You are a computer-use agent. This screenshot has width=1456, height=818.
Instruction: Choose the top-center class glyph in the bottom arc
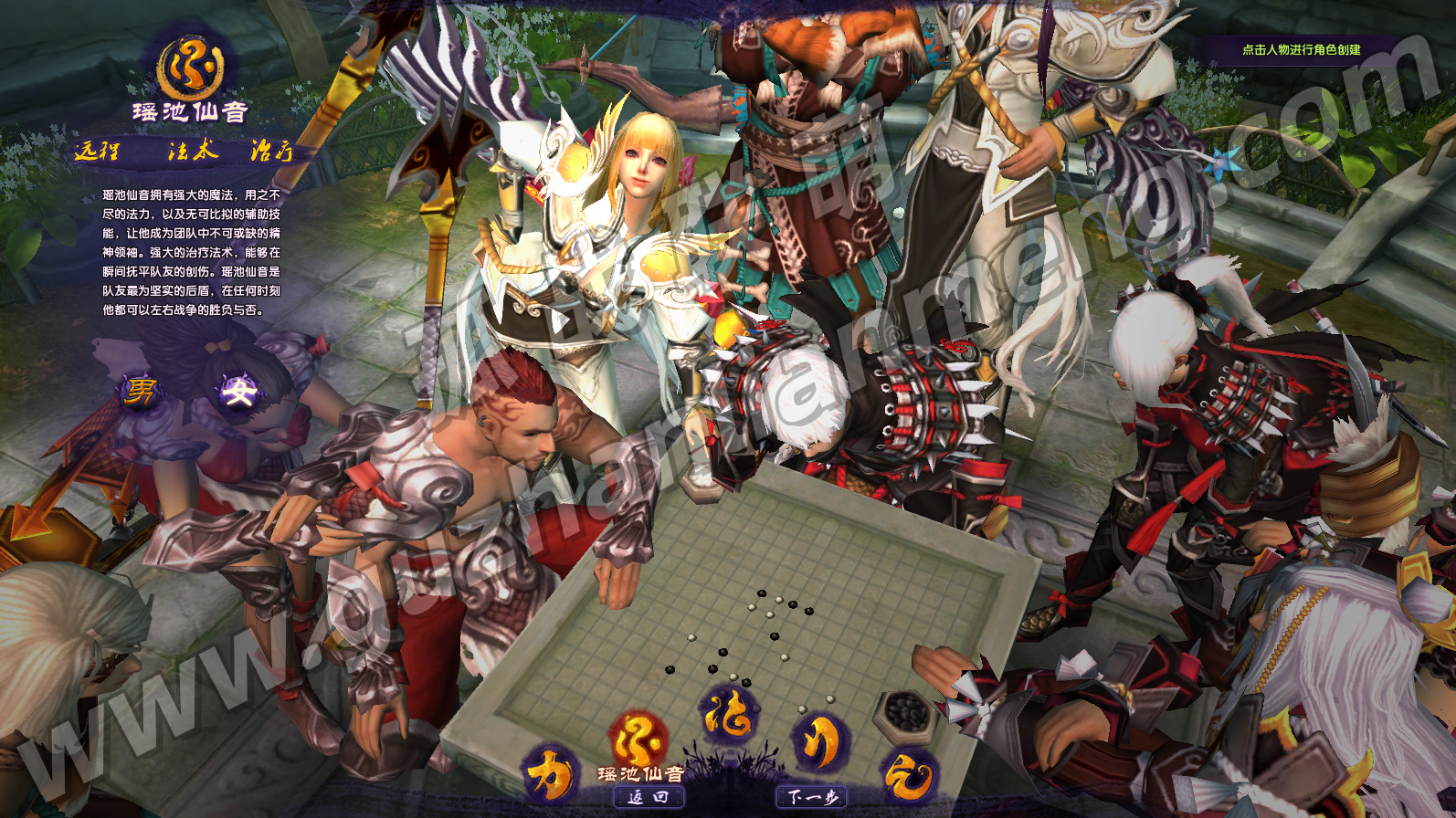pyautogui.click(x=727, y=714)
